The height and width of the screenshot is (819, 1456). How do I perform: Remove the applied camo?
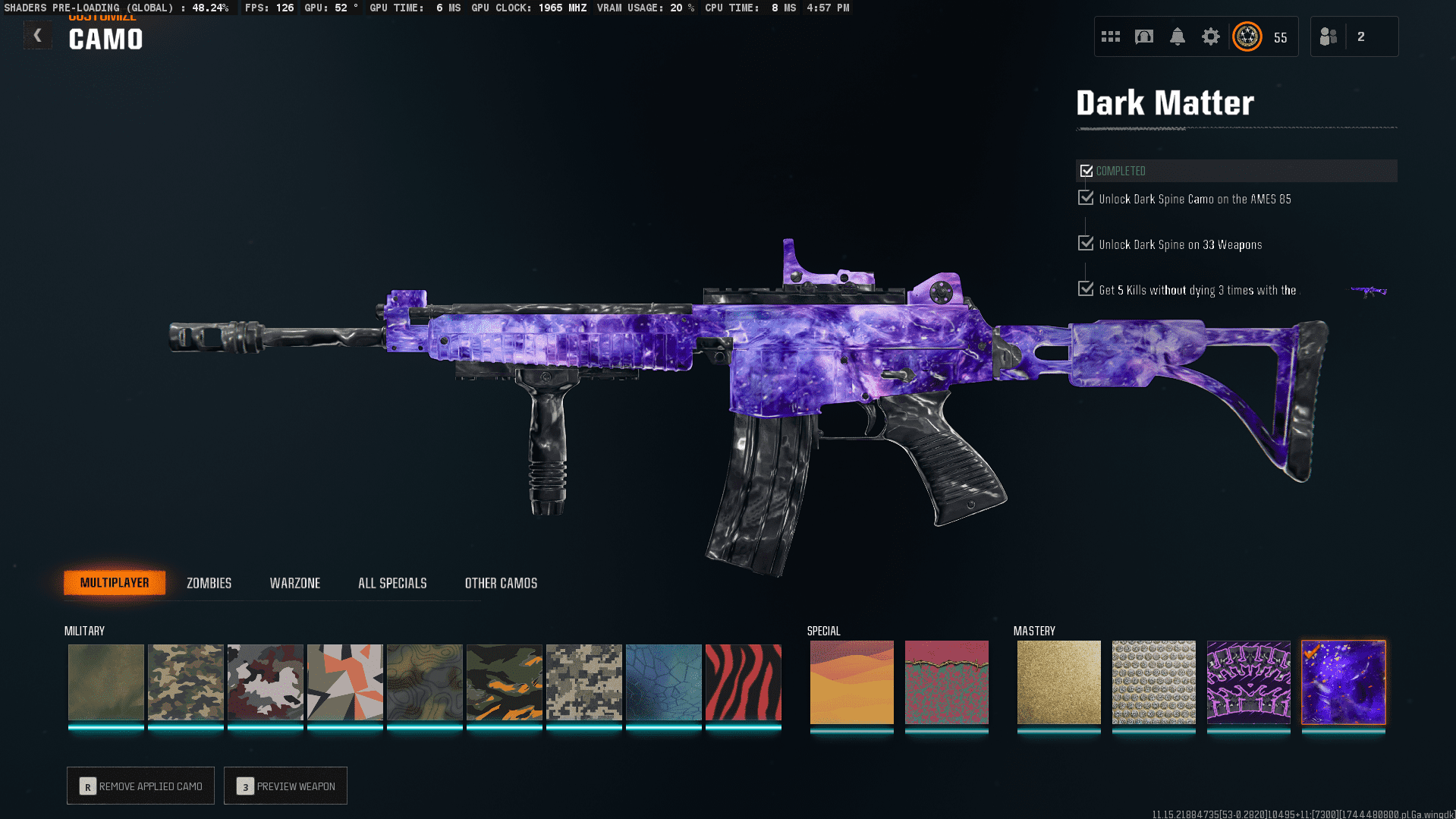pos(140,786)
